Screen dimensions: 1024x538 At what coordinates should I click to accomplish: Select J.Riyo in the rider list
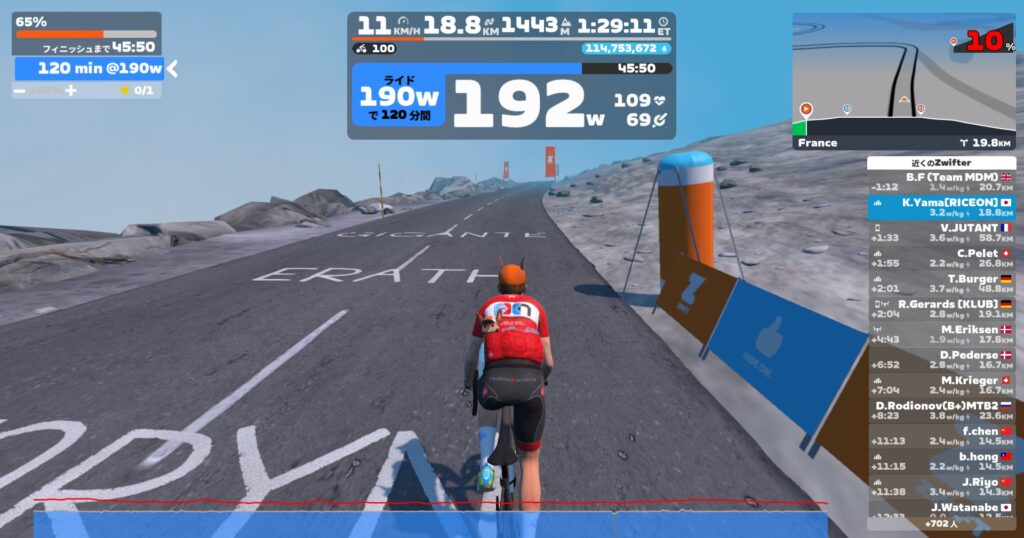(x=941, y=486)
